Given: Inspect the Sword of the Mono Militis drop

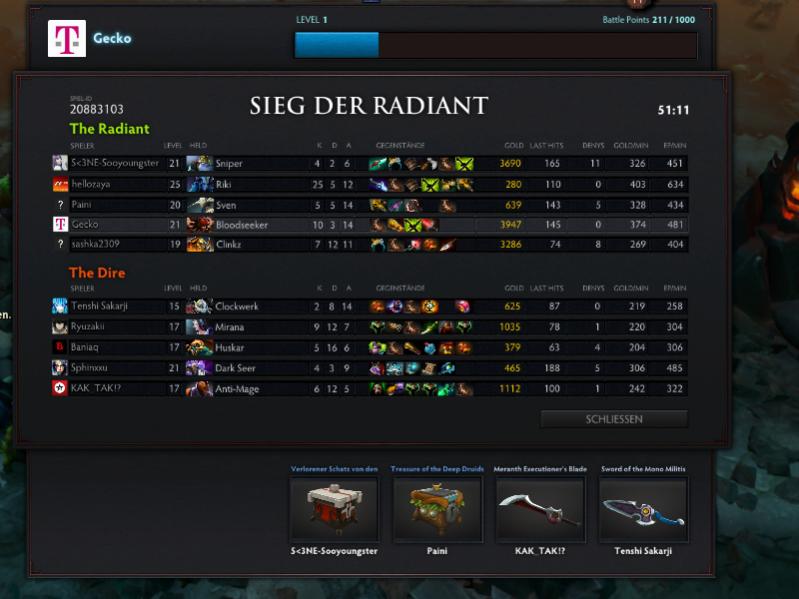Looking at the screenshot, I should point(643,509).
